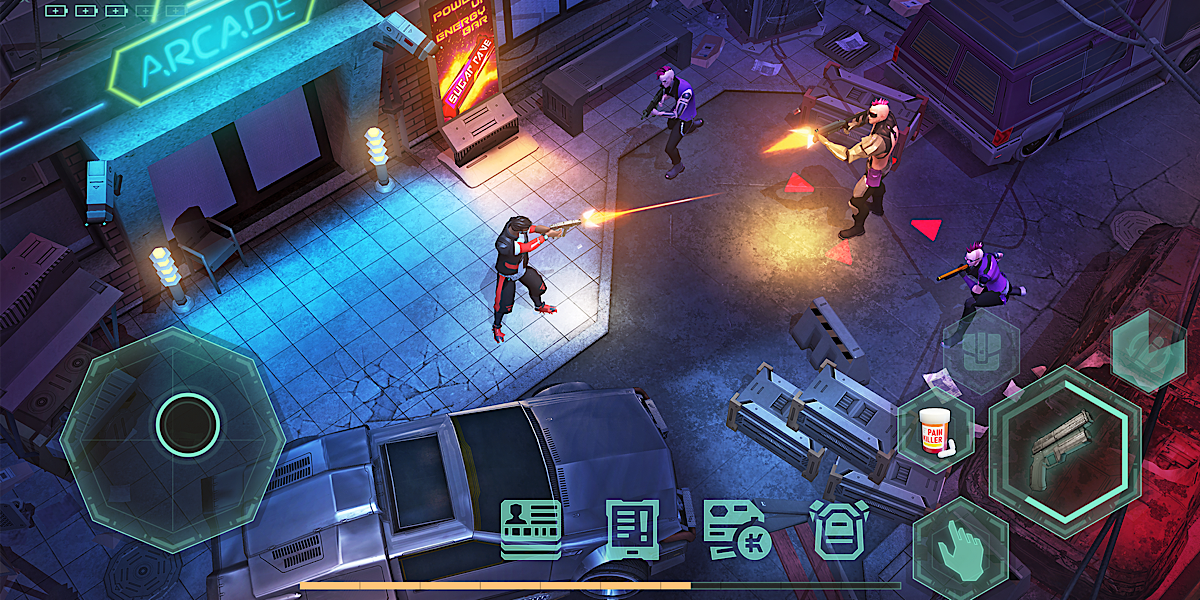
Task: Fire the pistol attack button
Action: (1065, 451)
